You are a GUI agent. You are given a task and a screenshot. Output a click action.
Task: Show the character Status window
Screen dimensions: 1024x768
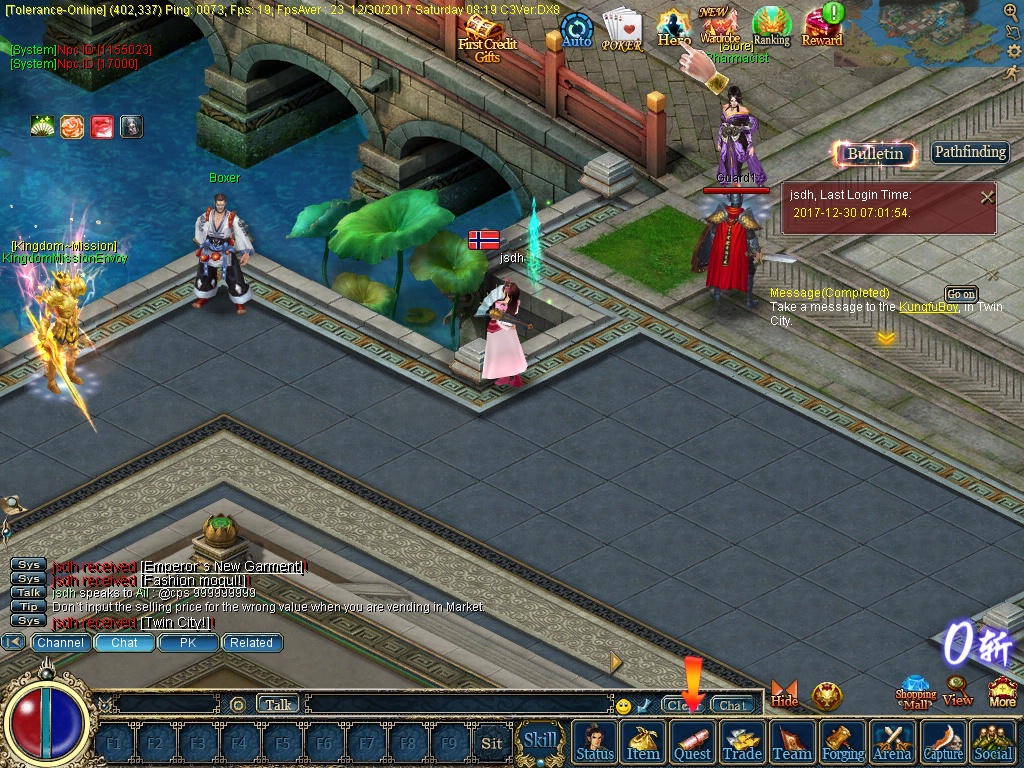[x=595, y=742]
